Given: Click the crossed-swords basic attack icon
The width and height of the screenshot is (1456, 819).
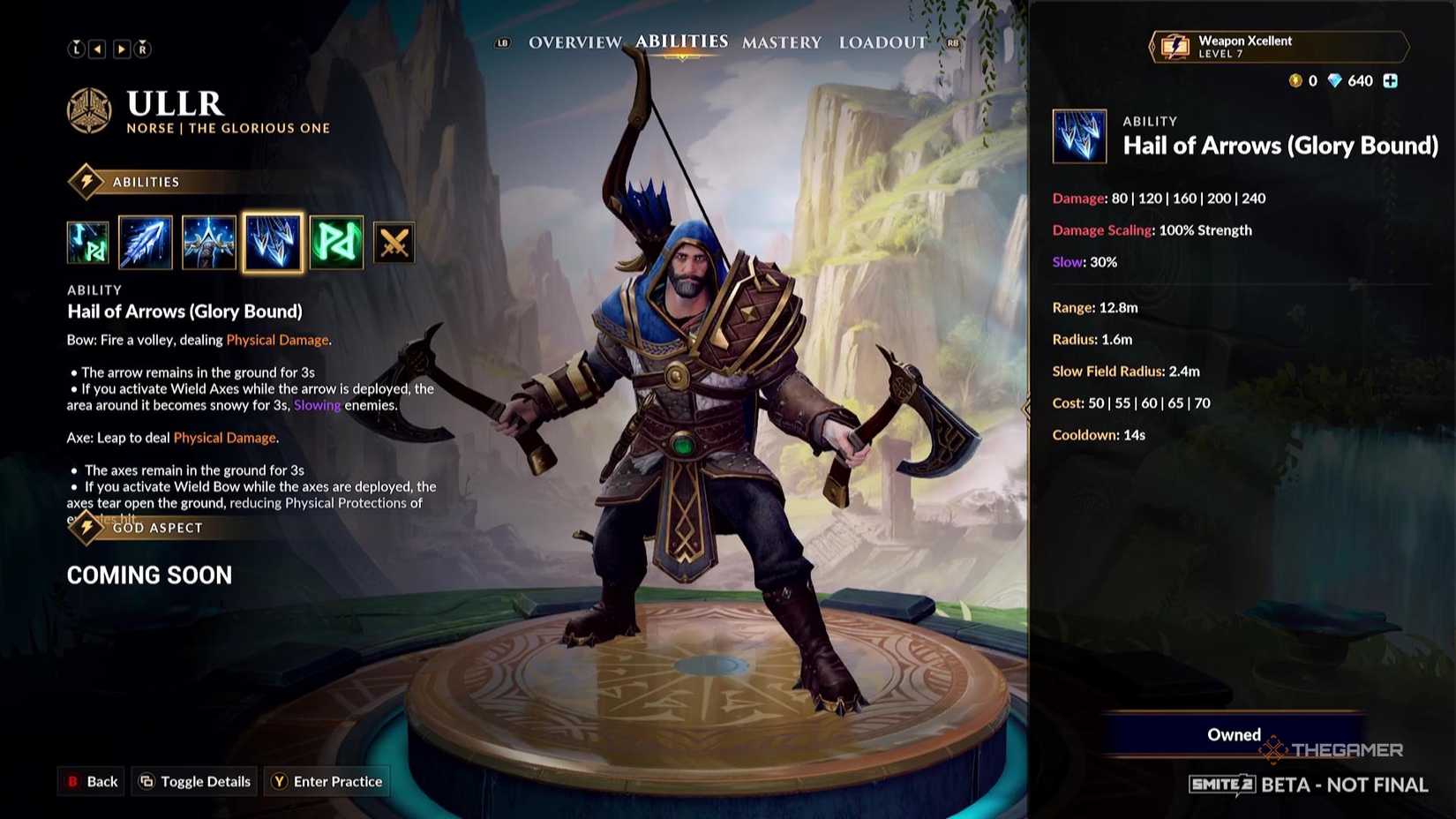Looking at the screenshot, I should [394, 243].
